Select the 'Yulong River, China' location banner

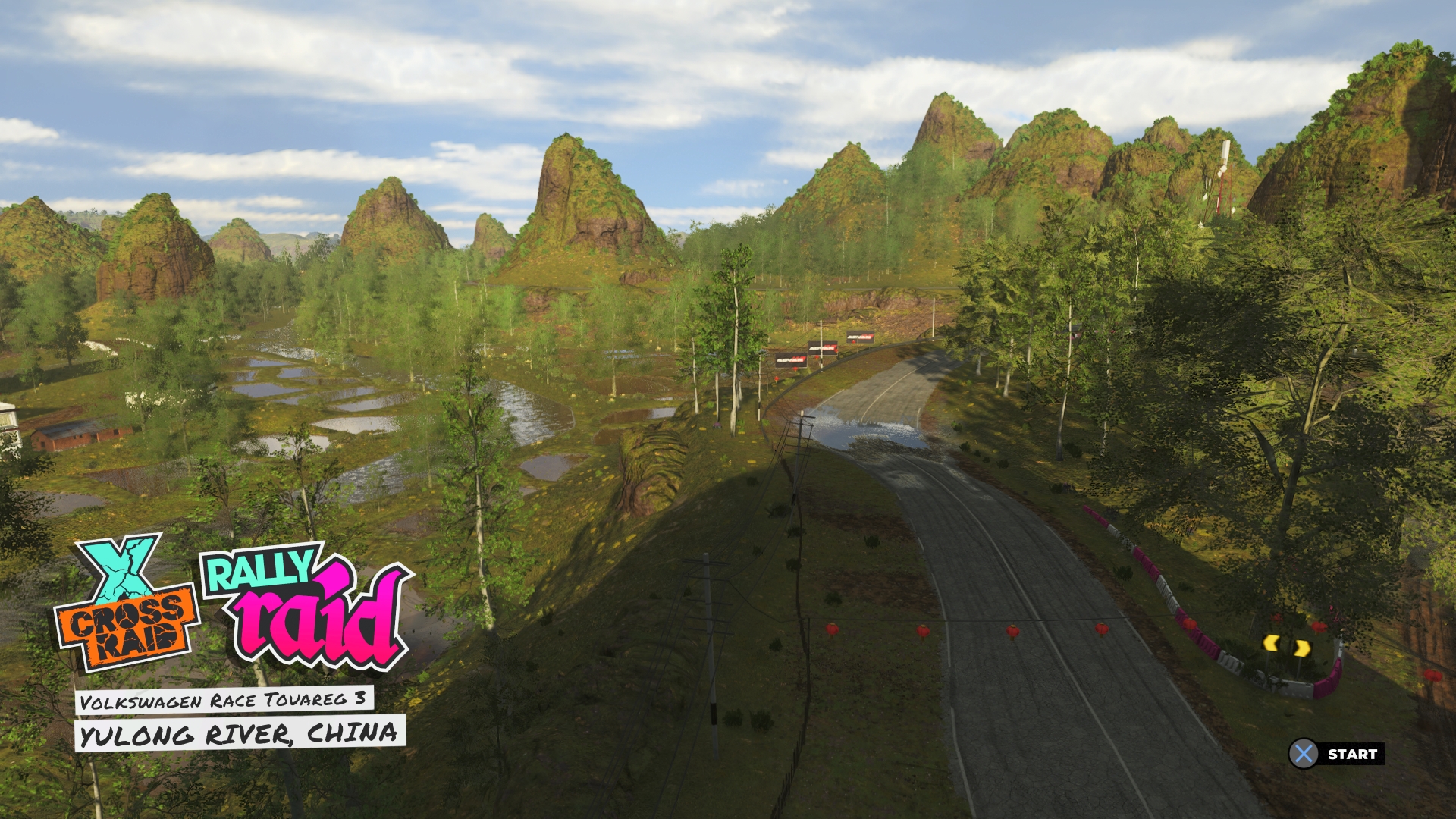240,733
